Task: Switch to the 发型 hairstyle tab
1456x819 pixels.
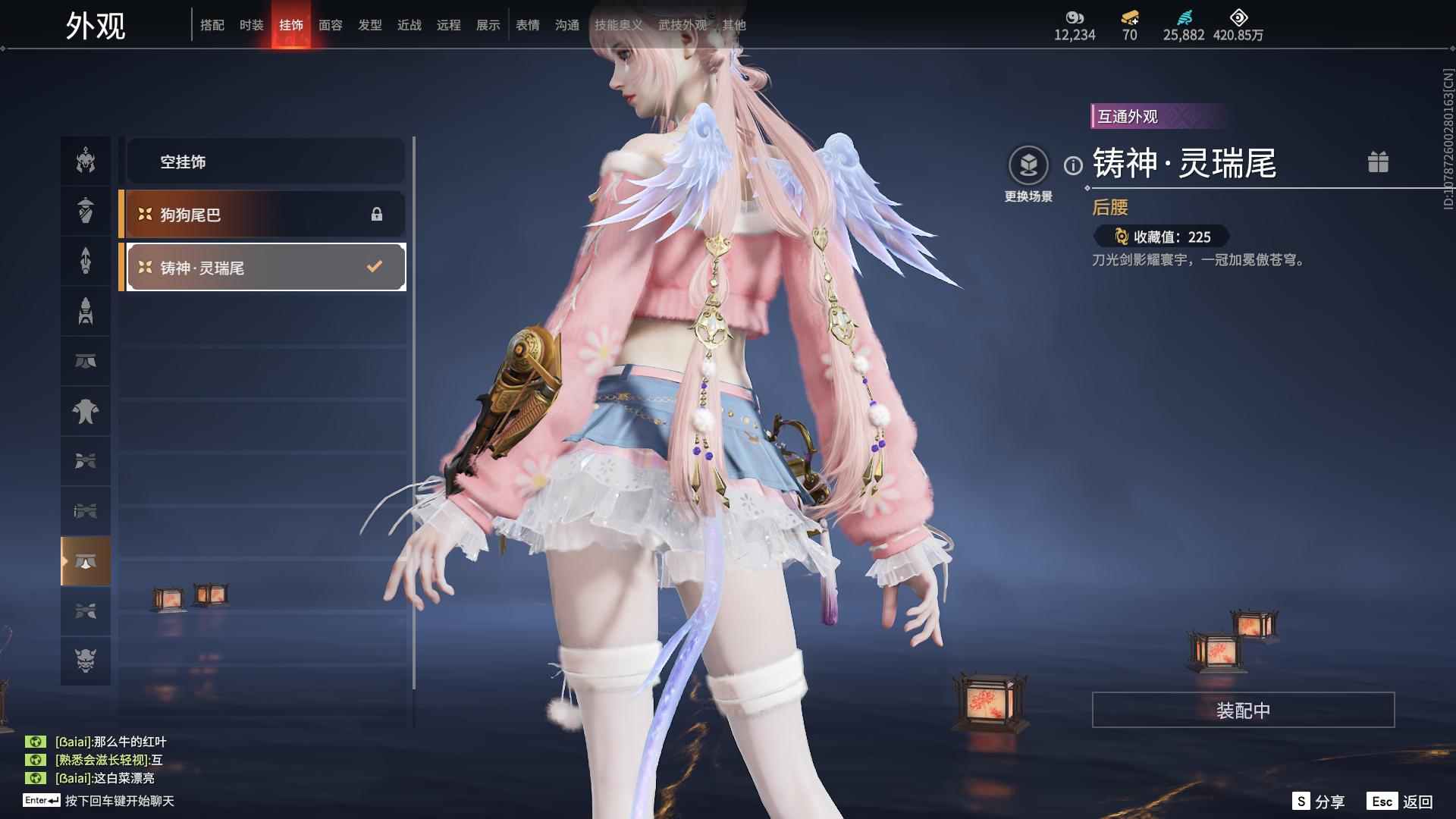Action: 370,25
